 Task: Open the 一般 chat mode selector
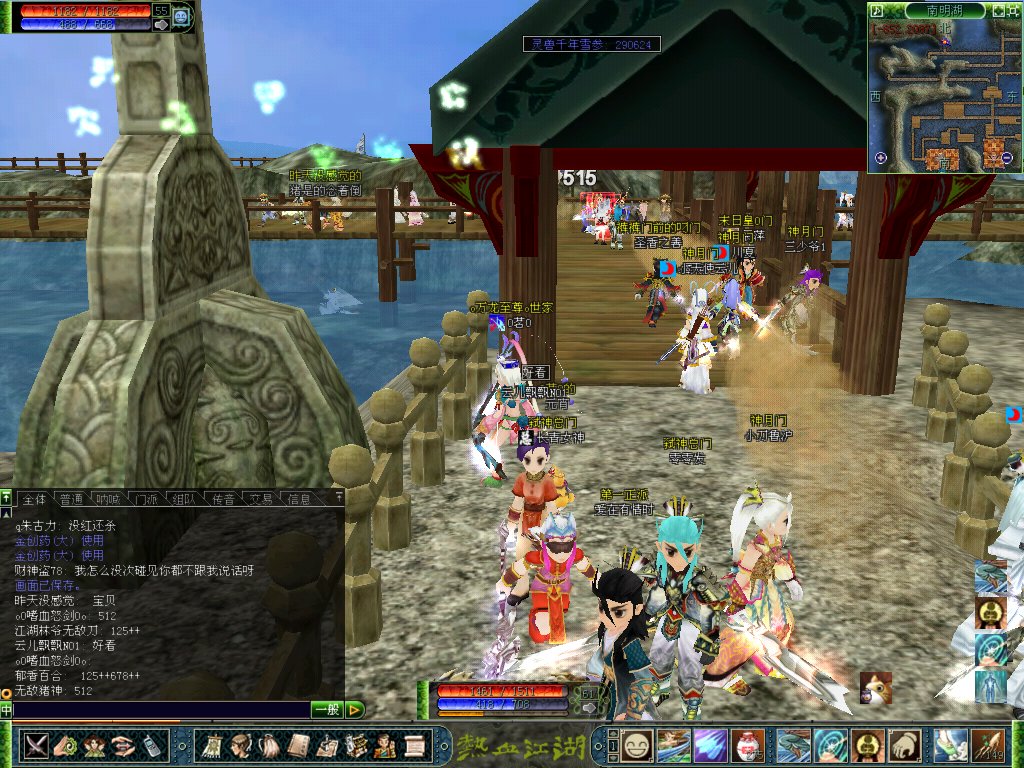pos(327,710)
